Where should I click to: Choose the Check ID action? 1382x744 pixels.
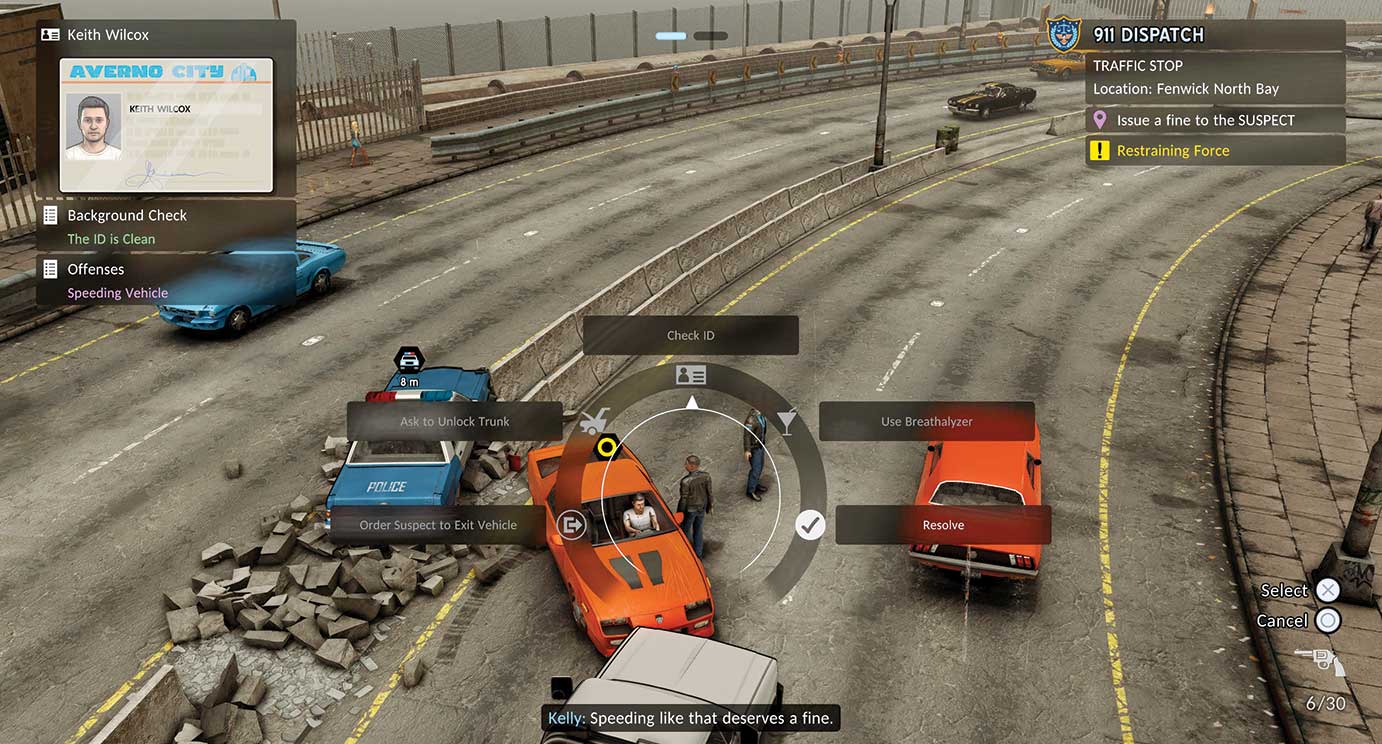point(690,336)
